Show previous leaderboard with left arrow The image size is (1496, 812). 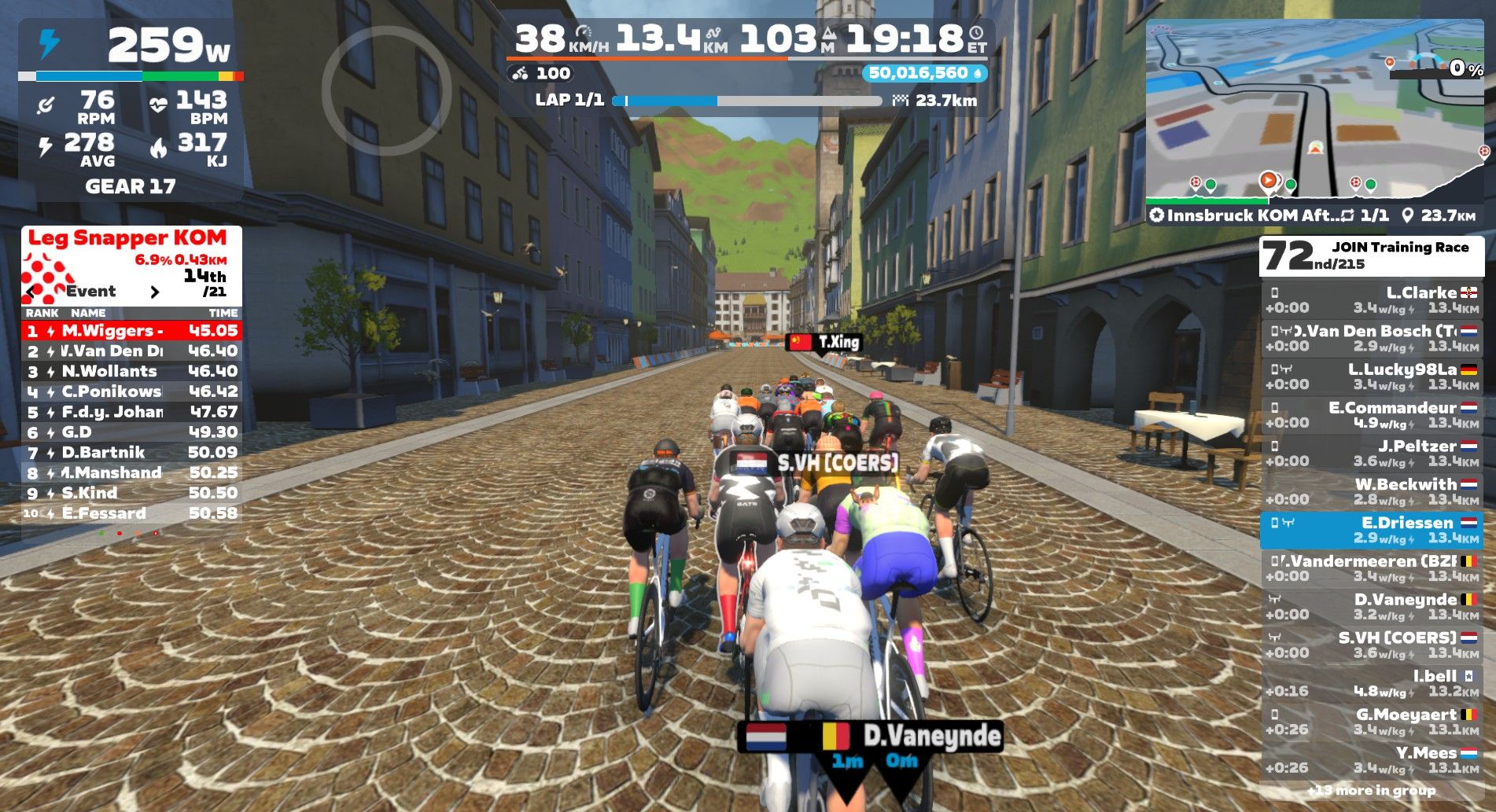31,292
